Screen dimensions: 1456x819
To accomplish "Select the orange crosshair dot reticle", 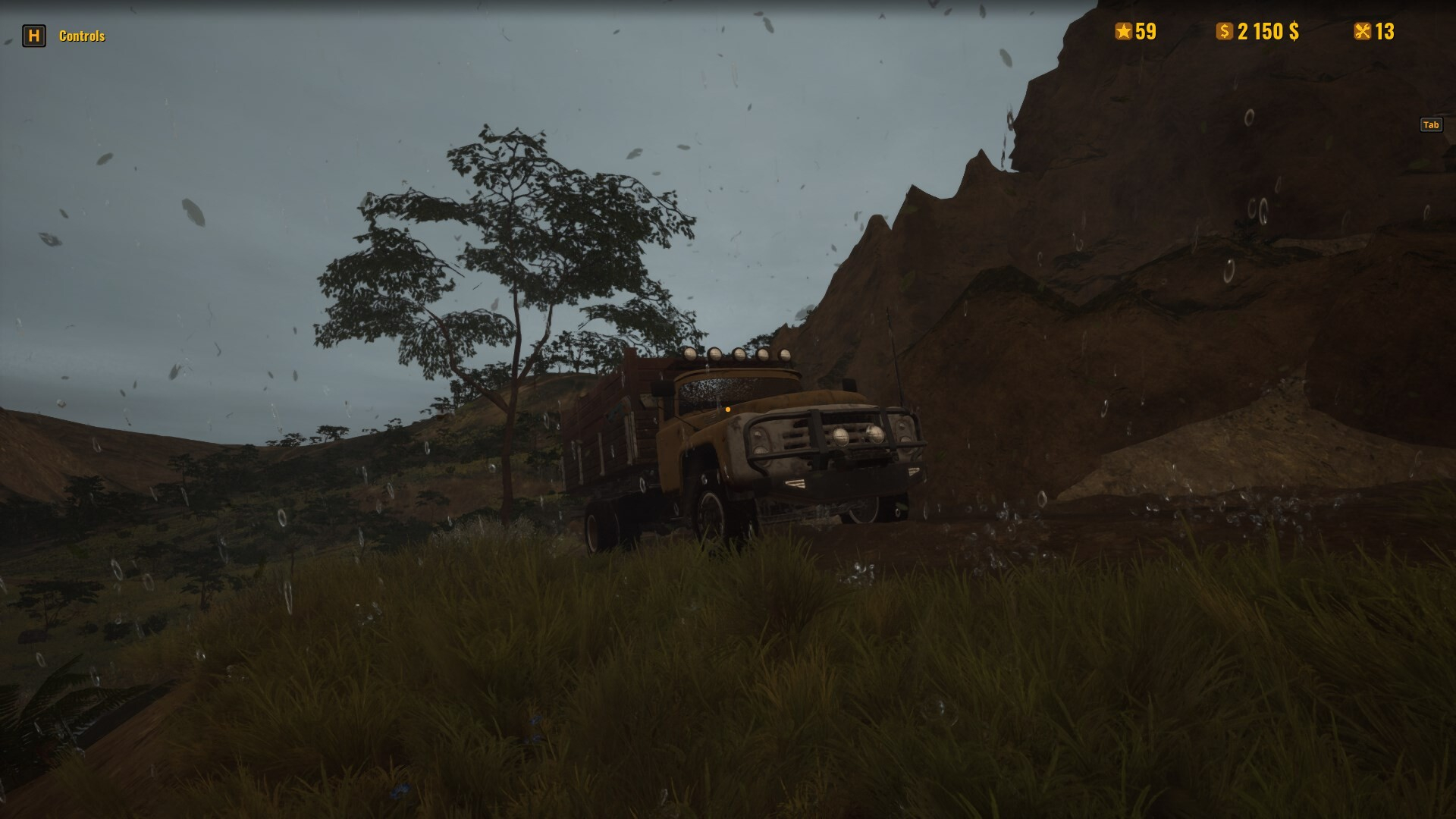I will (x=727, y=409).
